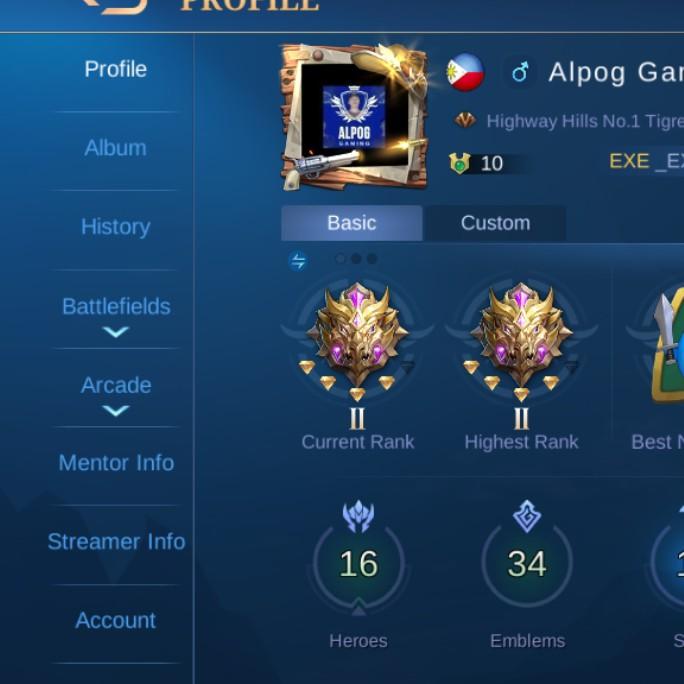
Task: Open the Emblems count circle
Action: click(527, 564)
